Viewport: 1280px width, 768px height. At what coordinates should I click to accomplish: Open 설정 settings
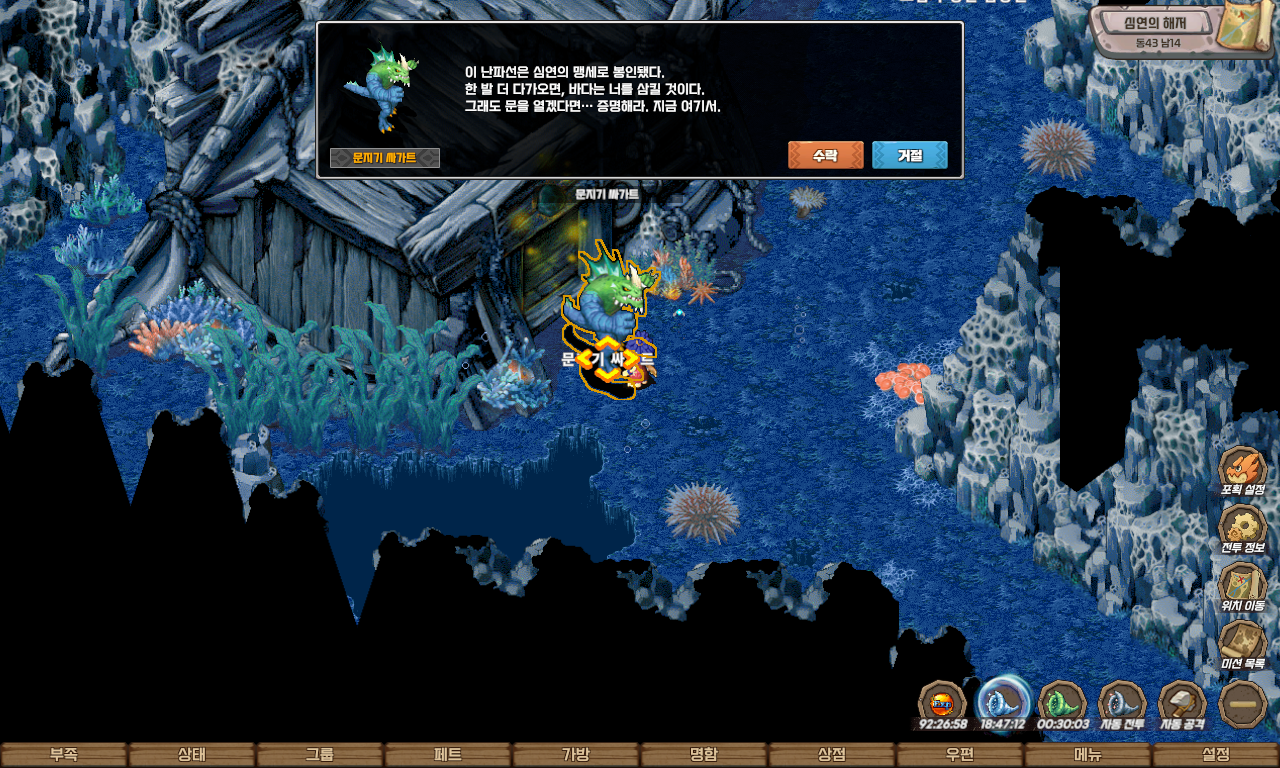tap(1216, 755)
